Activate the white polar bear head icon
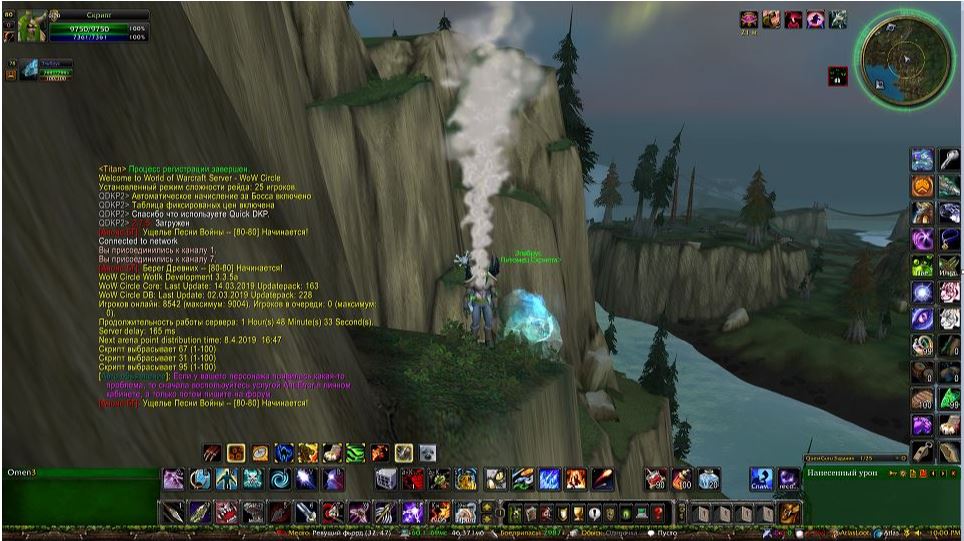 pos(427,453)
